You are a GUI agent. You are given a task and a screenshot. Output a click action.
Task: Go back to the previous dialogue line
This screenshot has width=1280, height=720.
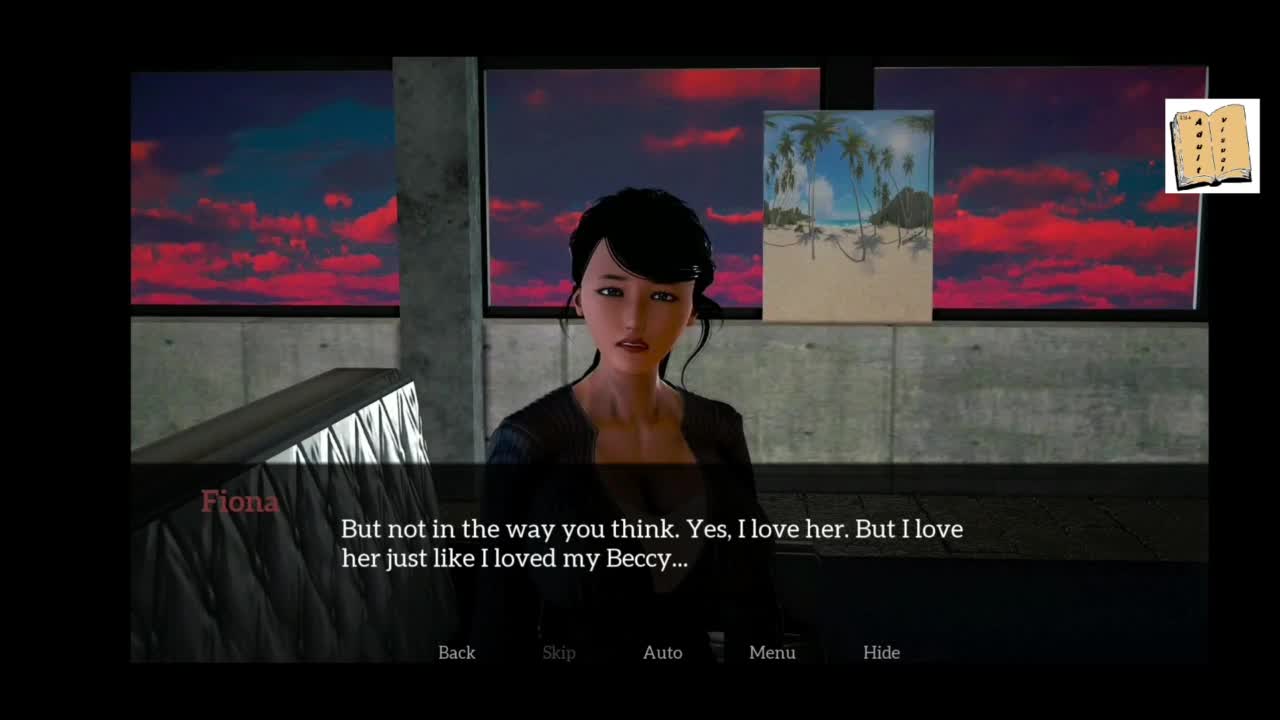(x=456, y=652)
